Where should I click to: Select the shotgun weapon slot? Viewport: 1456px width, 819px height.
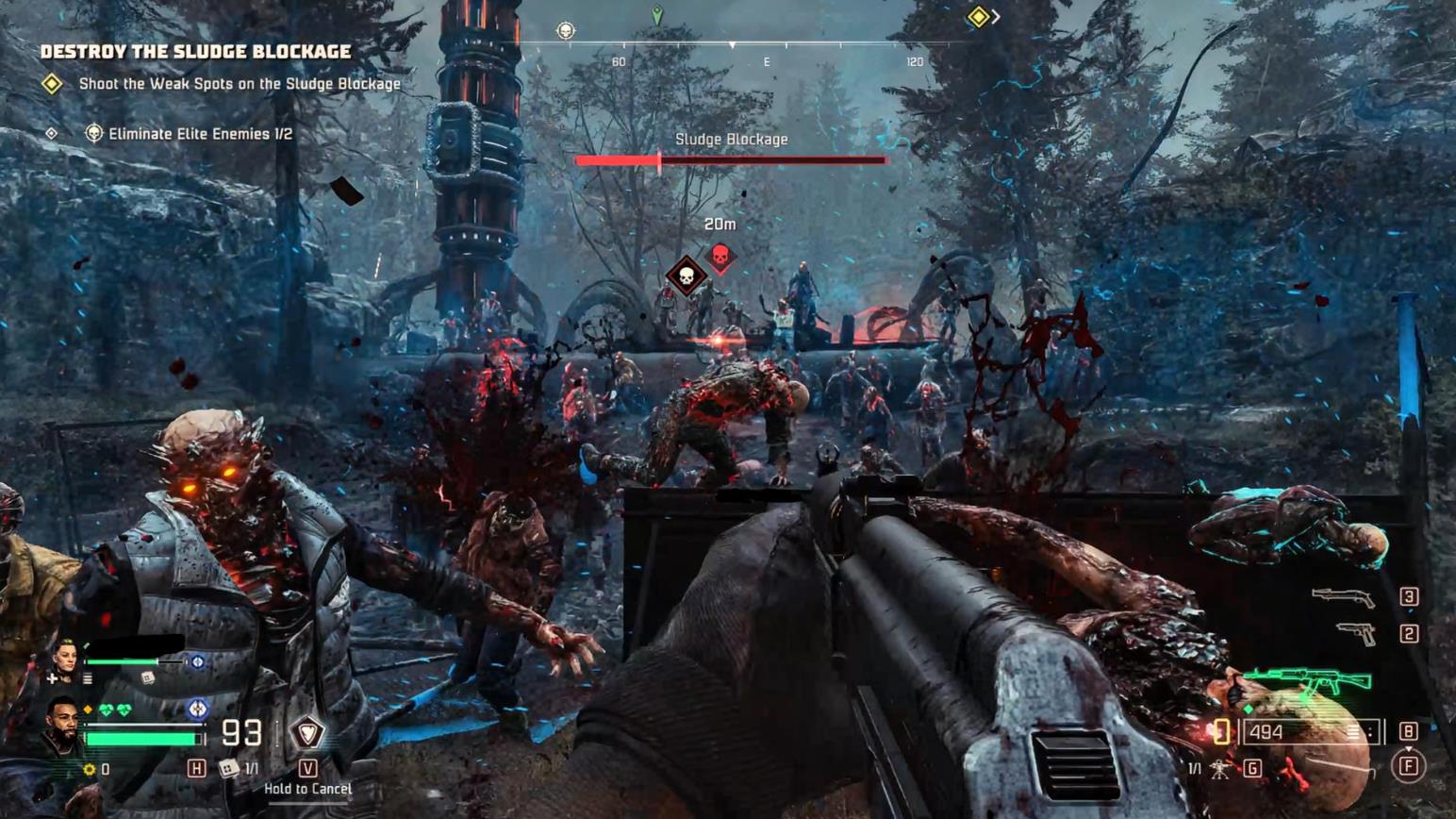[x=1343, y=596]
